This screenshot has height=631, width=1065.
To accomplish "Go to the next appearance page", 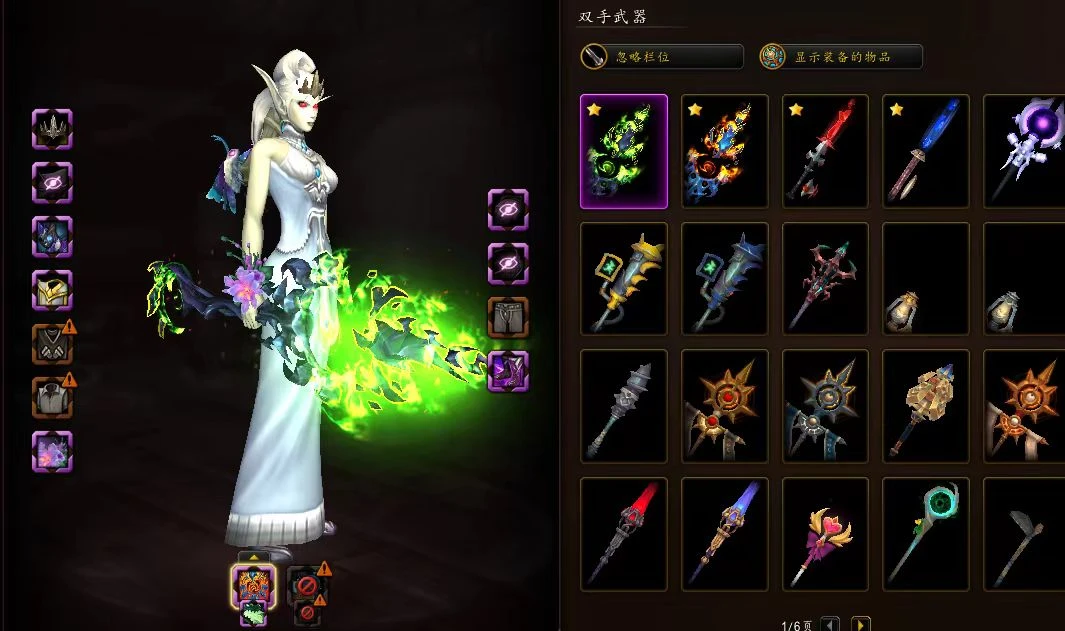I will tap(861, 625).
